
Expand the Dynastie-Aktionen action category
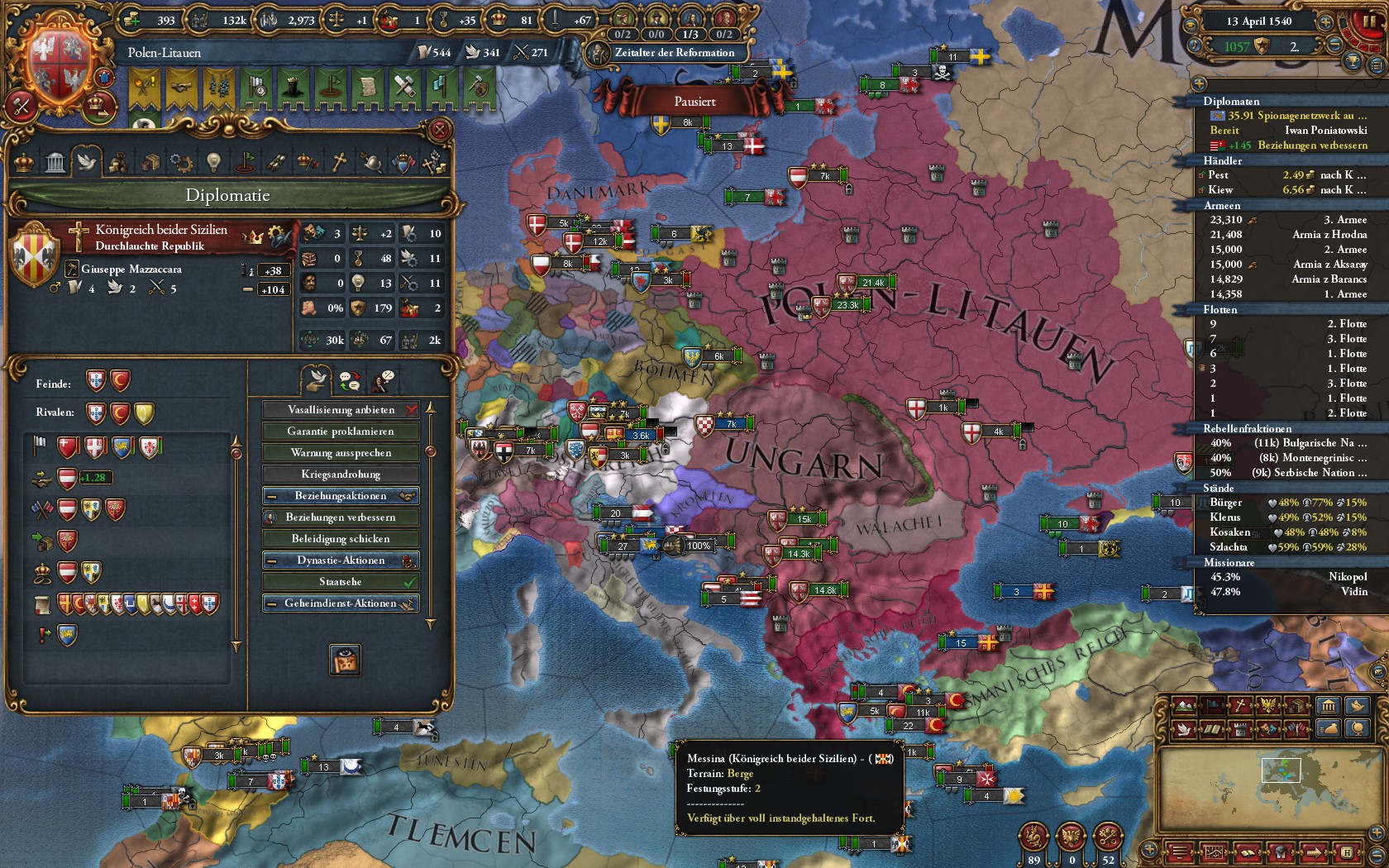coord(341,560)
